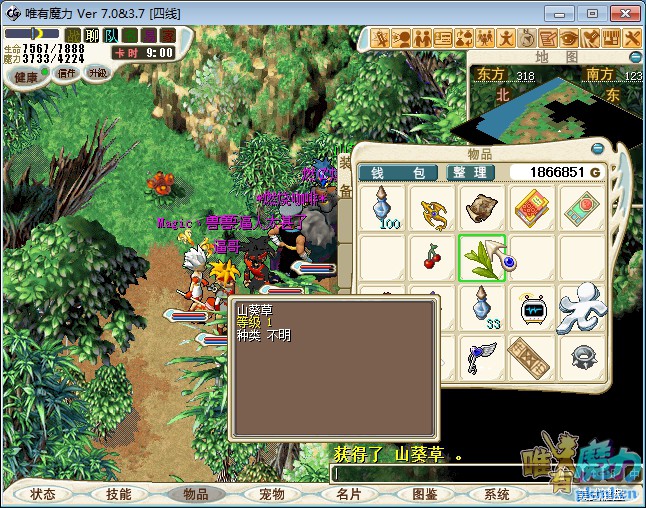The width and height of the screenshot is (646, 508).
Task: Open the 宠物 pets menu
Action: point(272,494)
